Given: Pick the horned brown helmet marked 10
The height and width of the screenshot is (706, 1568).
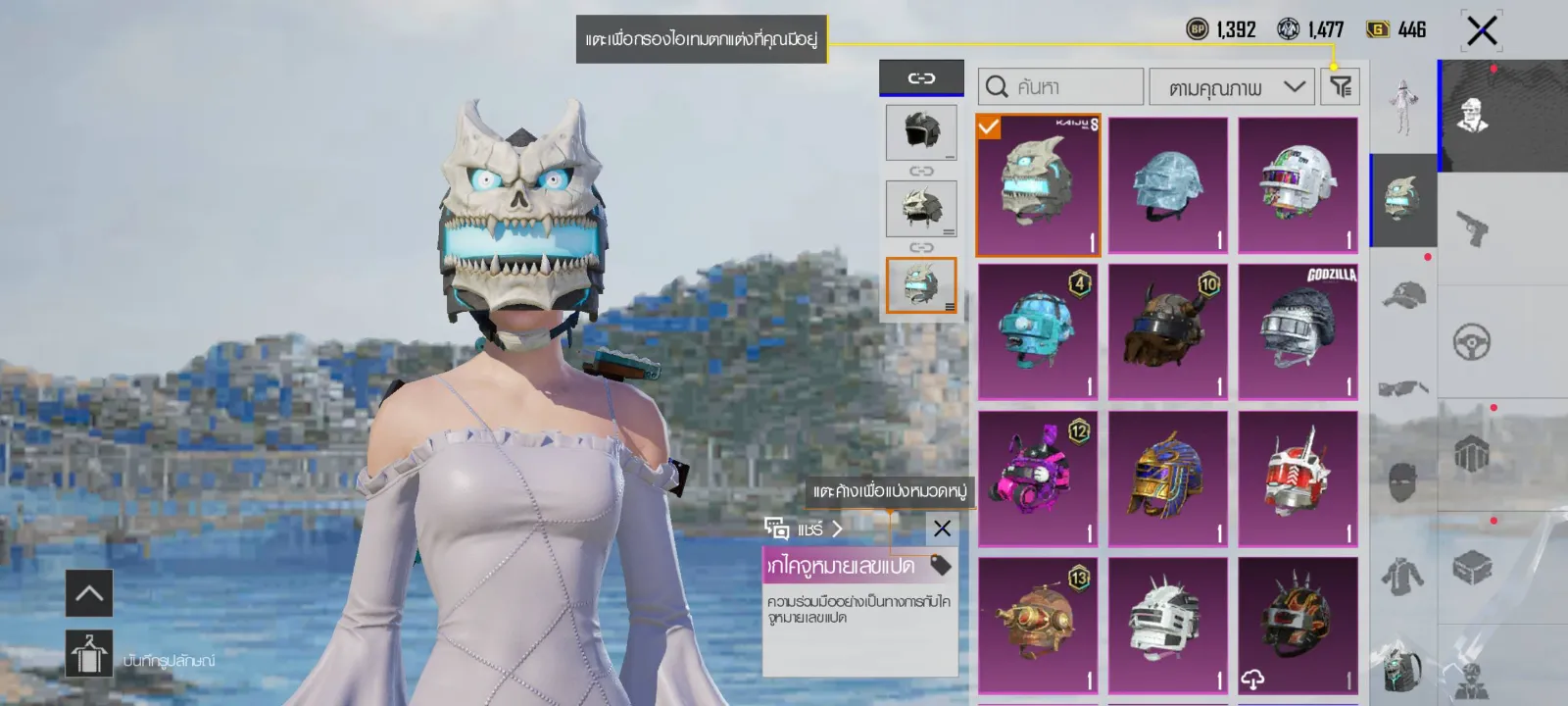Looking at the screenshot, I should coord(1167,331).
